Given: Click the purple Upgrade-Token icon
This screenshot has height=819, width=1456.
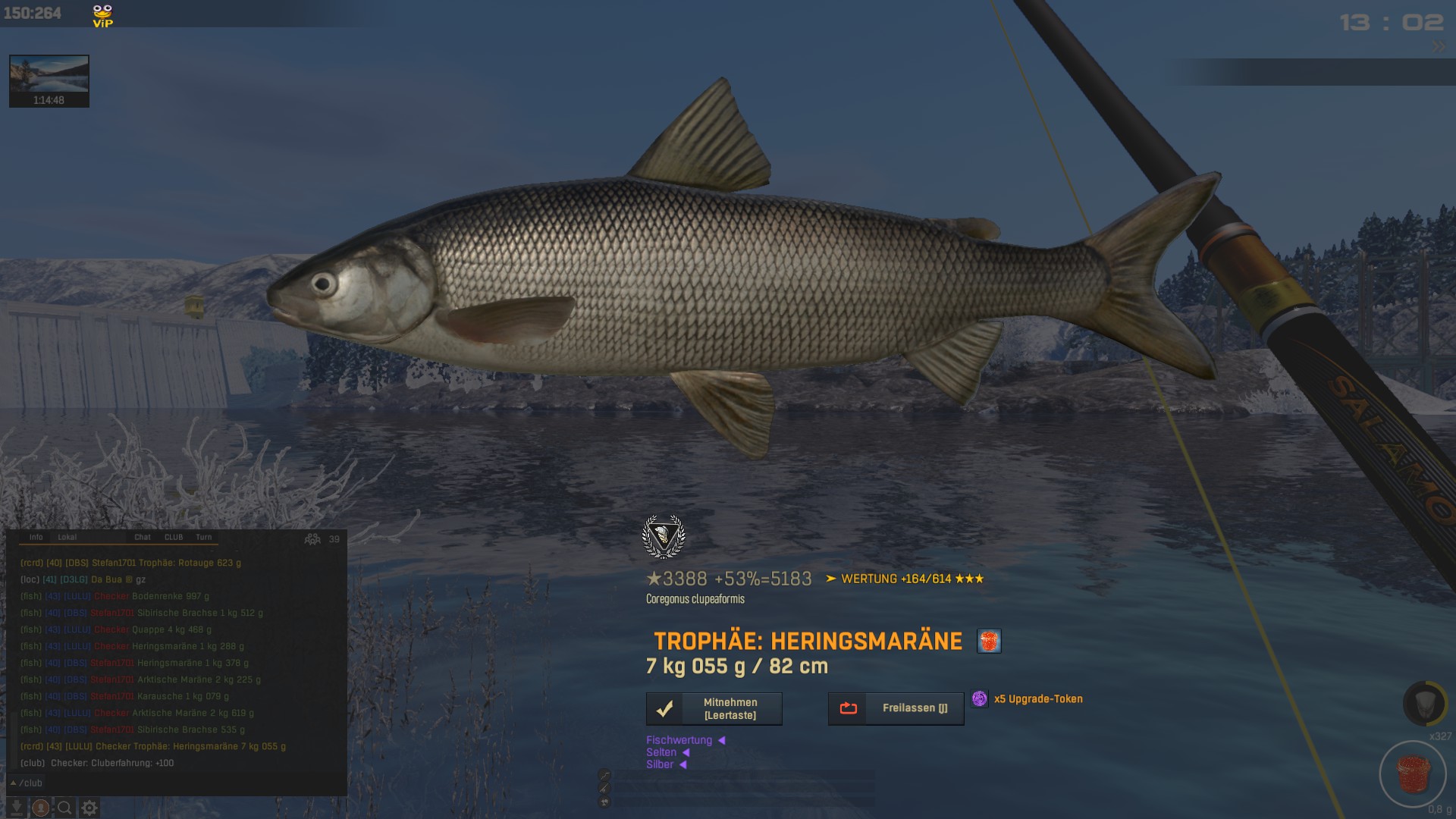Looking at the screenshot, I should [980, 699].
